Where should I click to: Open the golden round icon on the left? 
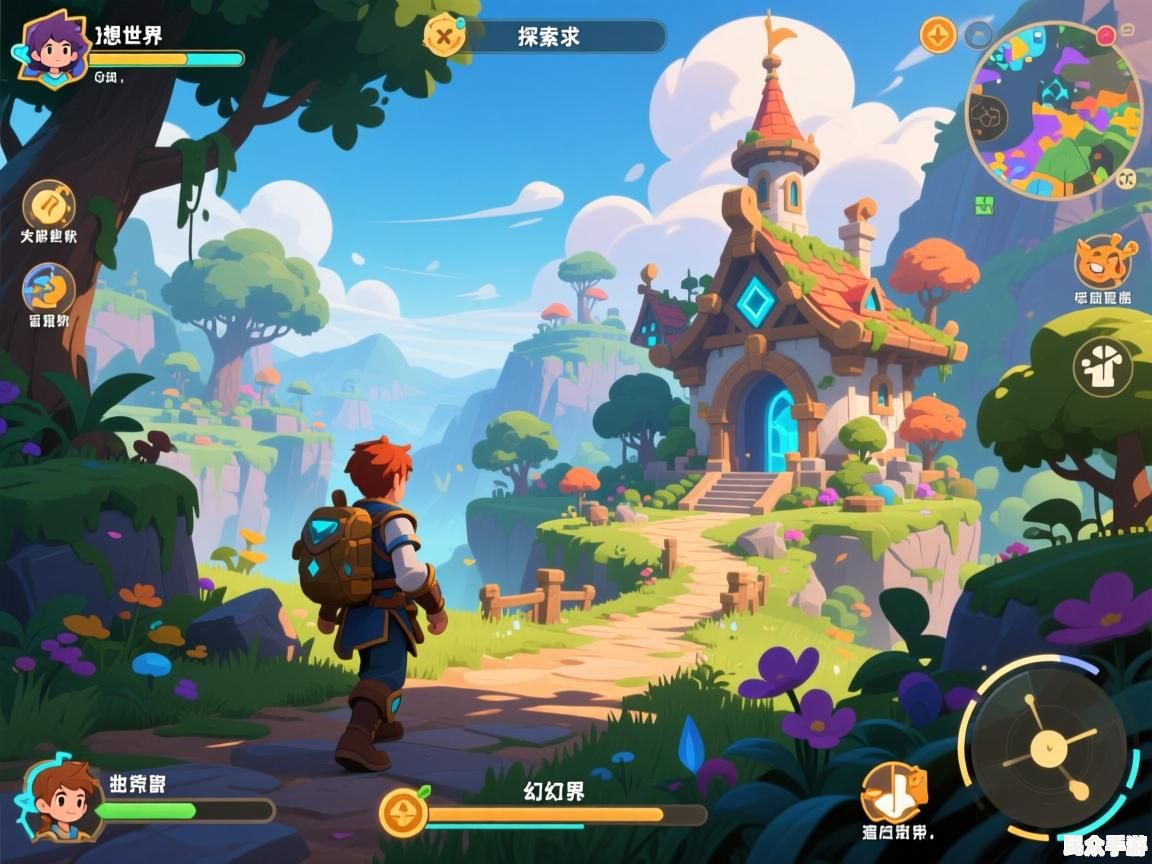pyautogui.click(x=48, y=205)
